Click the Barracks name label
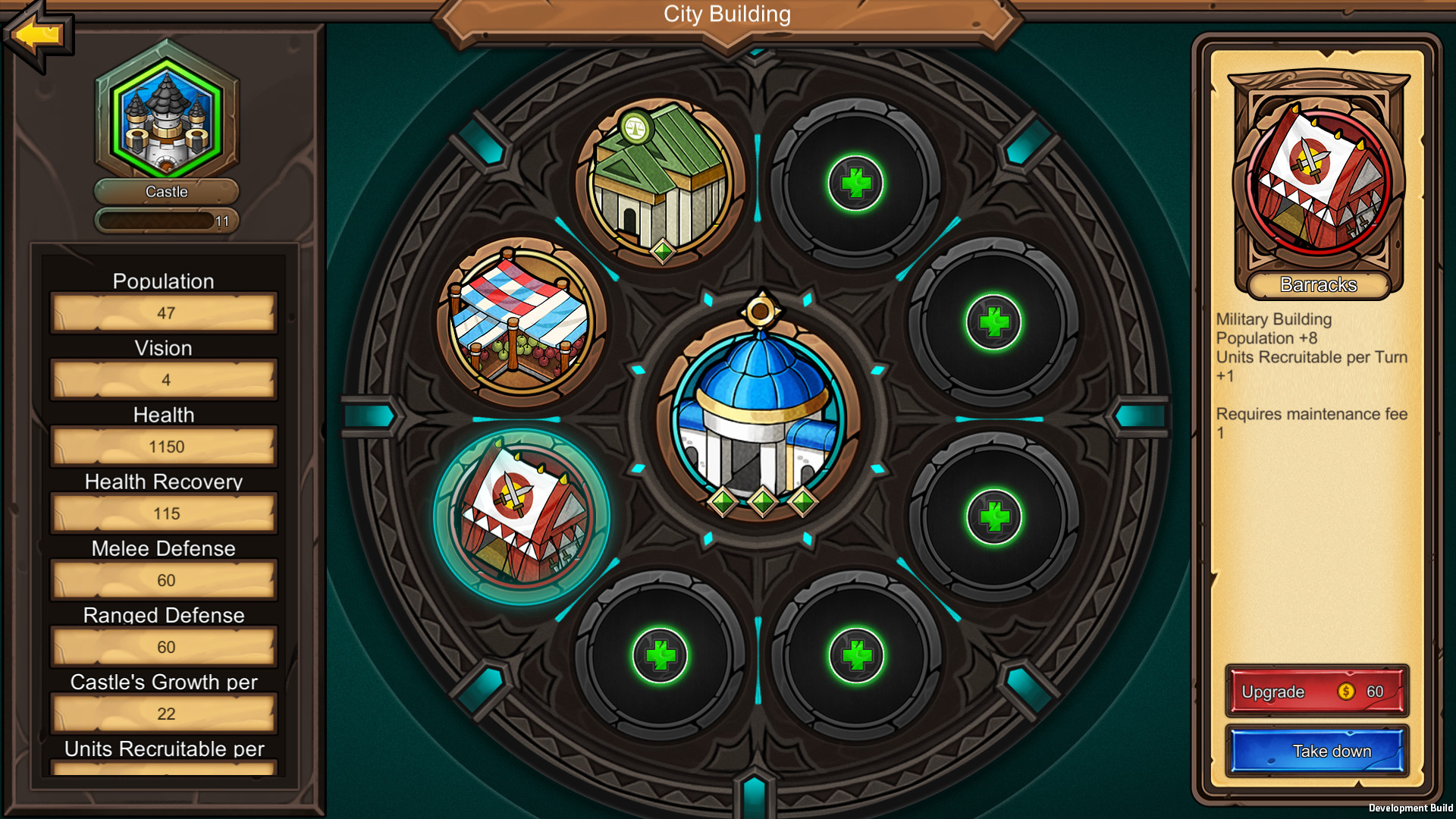Viewport: 1456px width, 819px height. [1318, 286]
